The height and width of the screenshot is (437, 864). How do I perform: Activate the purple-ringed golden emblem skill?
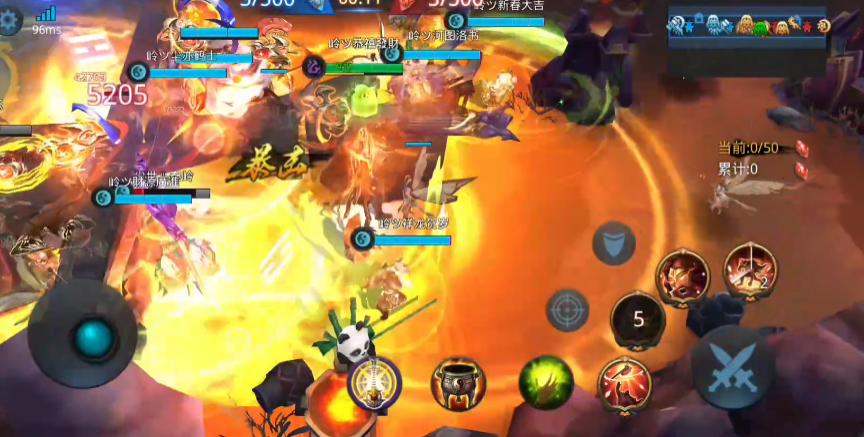point(374,382)
